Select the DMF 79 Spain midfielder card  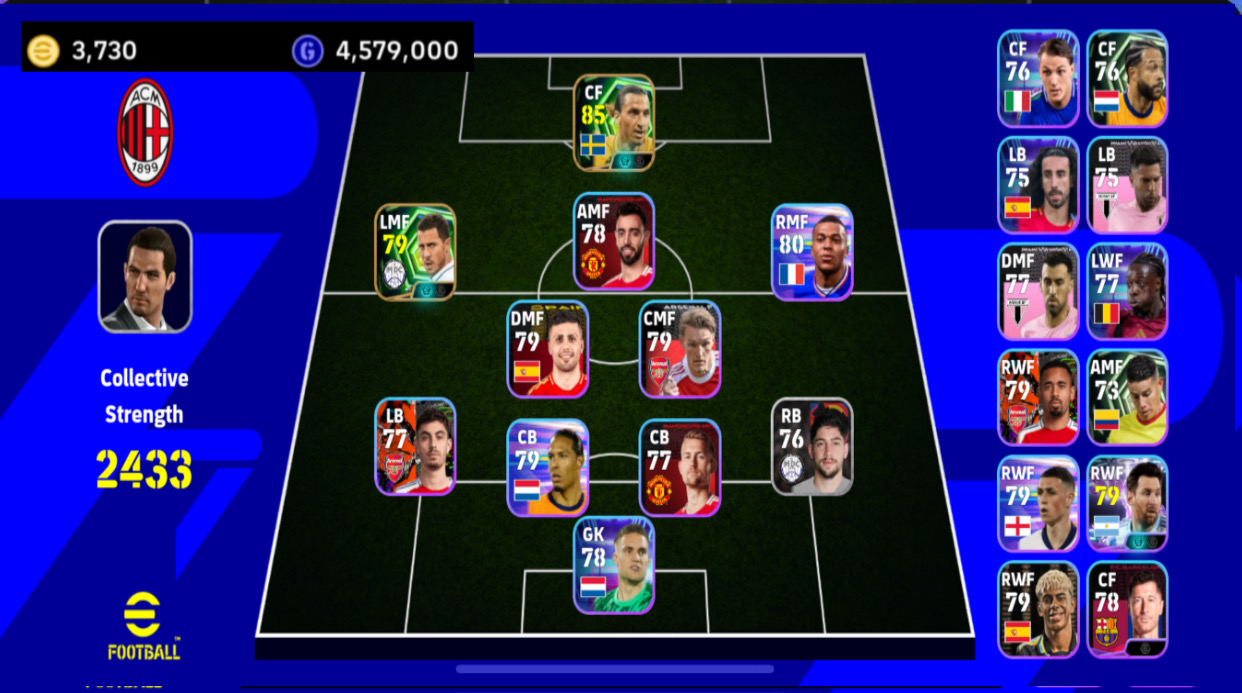click(x=547, y=349)
